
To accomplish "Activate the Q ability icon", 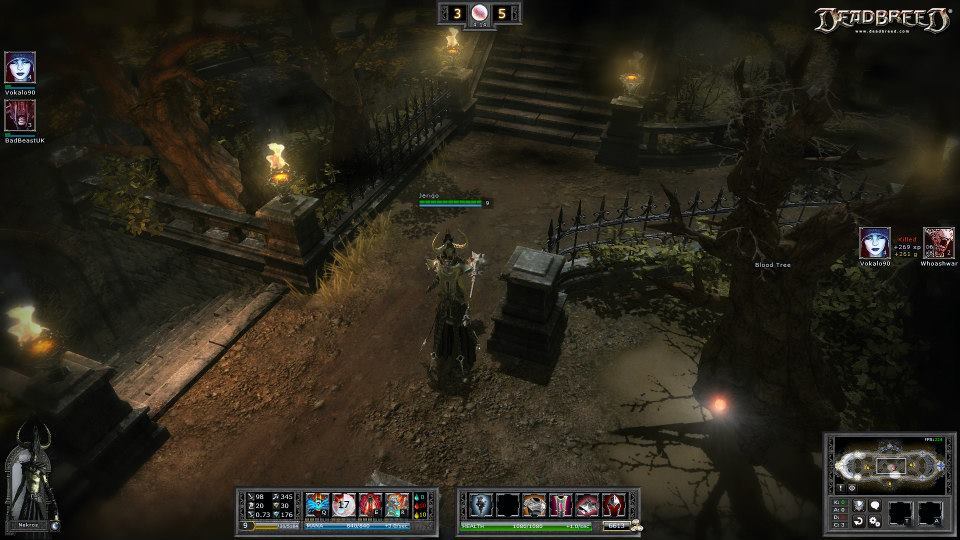I will point(318,504).
